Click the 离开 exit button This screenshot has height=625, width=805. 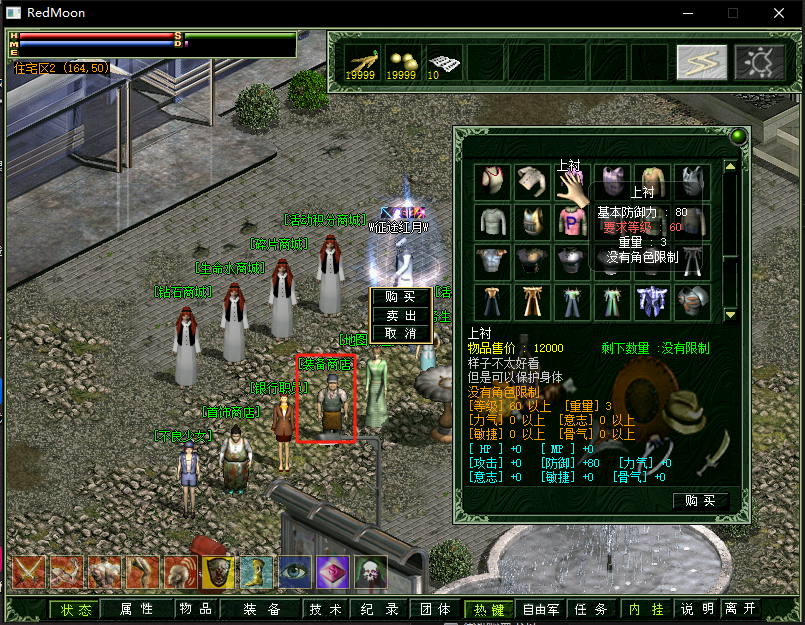click(741, 609)
